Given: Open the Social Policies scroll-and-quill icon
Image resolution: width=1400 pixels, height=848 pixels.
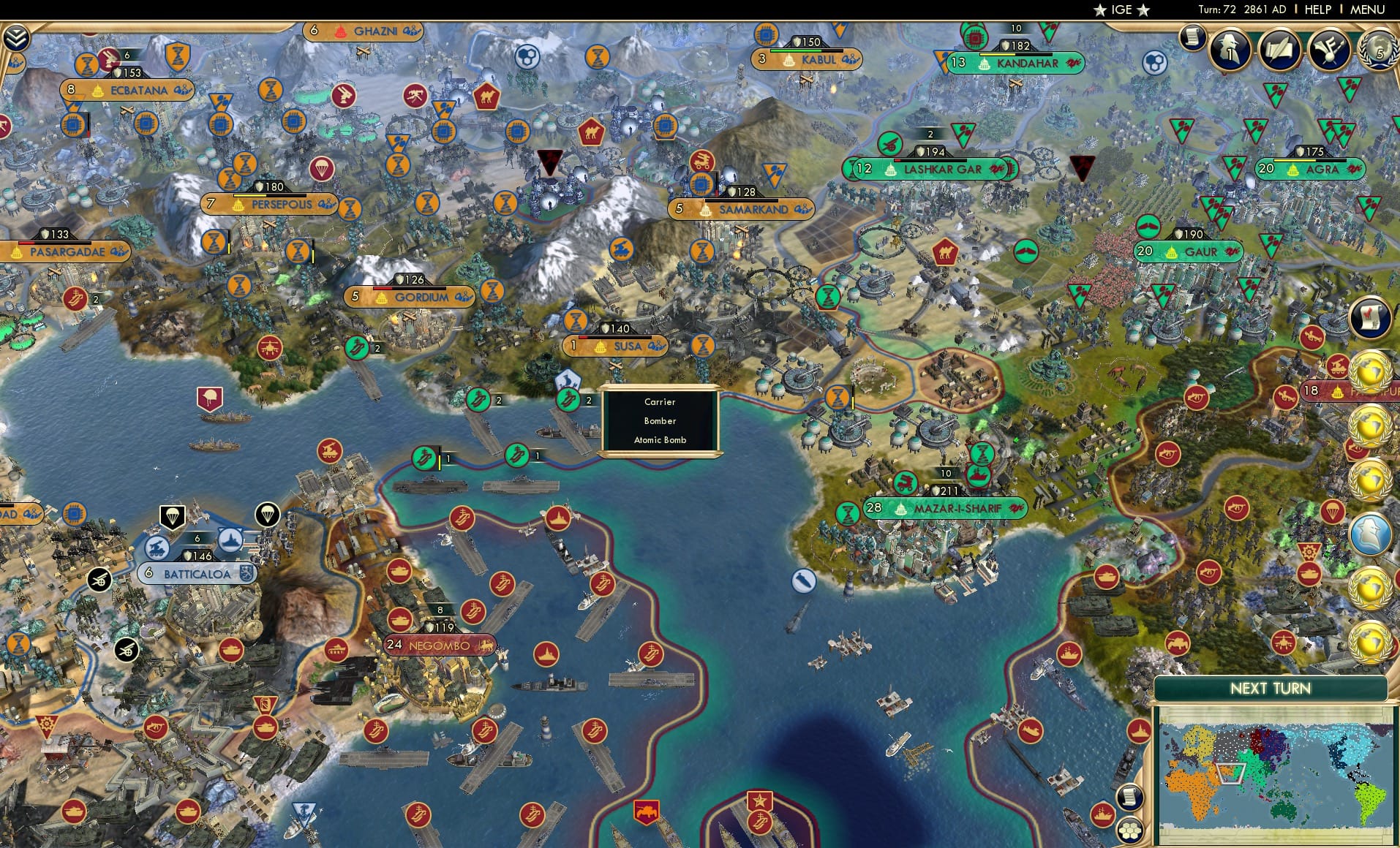Looking at the screenshot, I should [x=1279, y=50].
